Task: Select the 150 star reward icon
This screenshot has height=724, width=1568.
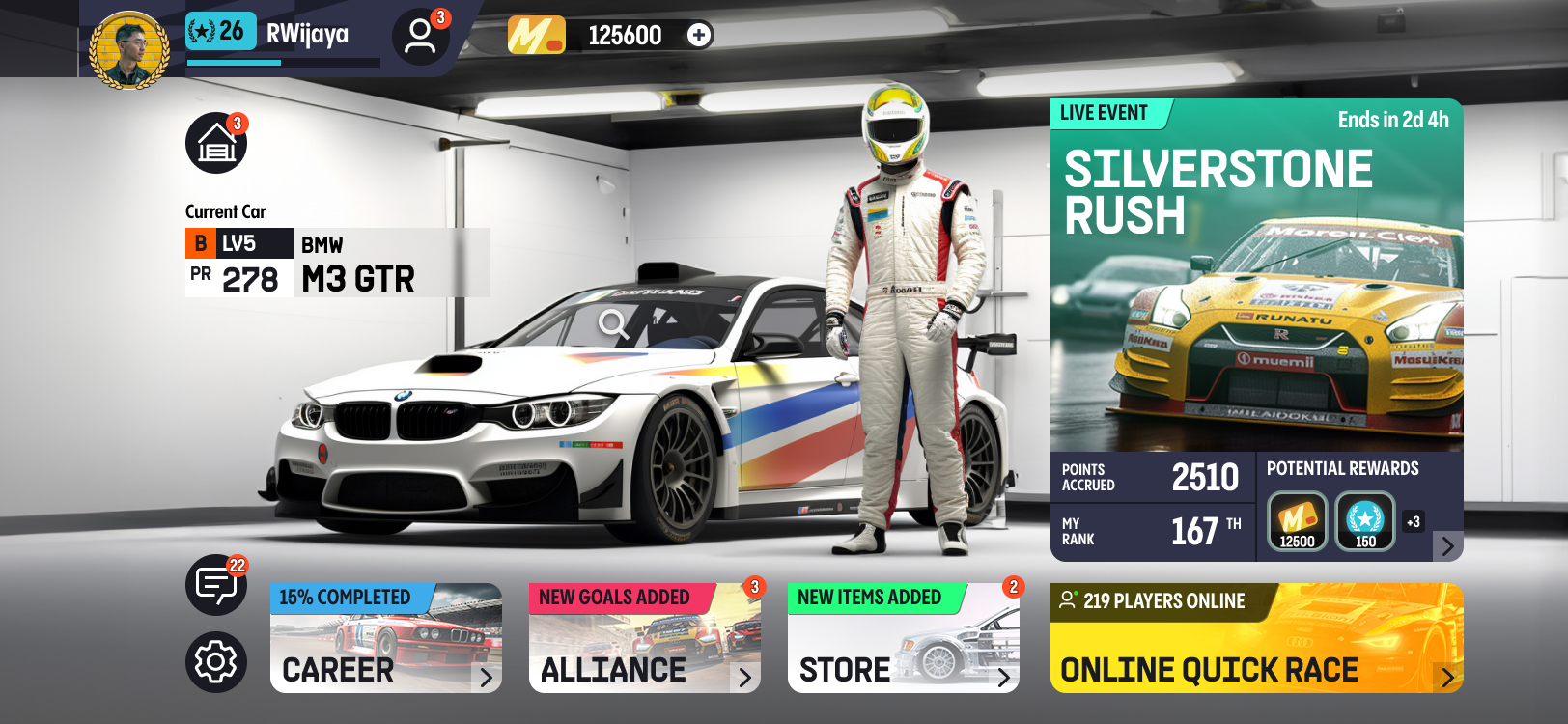Action: pyautogui.click(x=1365, y=521)
